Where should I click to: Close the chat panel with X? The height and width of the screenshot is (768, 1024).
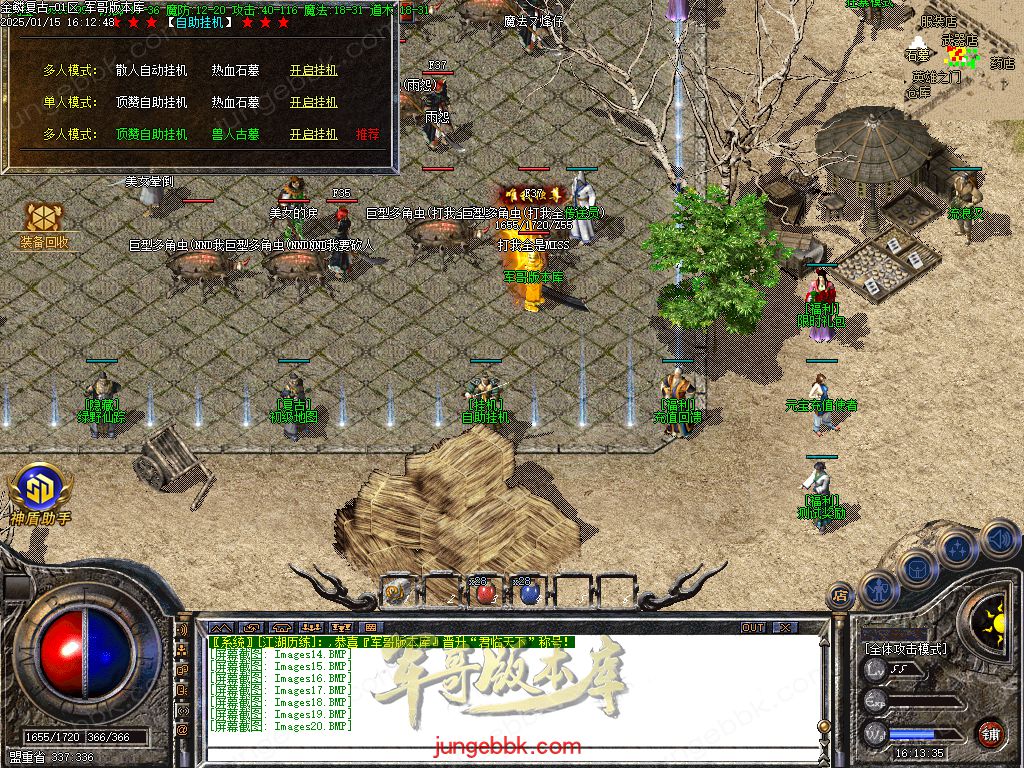coord(786,627)
